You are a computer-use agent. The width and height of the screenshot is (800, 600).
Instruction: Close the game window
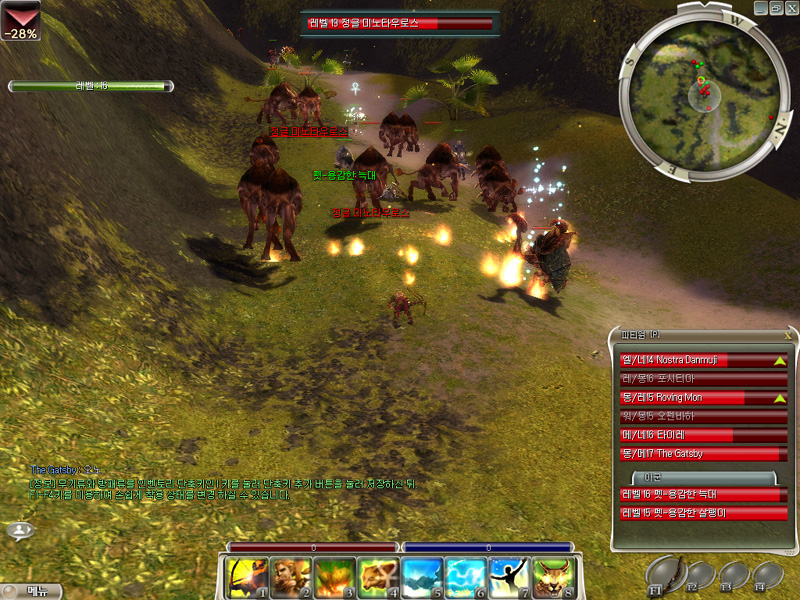(790, 8)
